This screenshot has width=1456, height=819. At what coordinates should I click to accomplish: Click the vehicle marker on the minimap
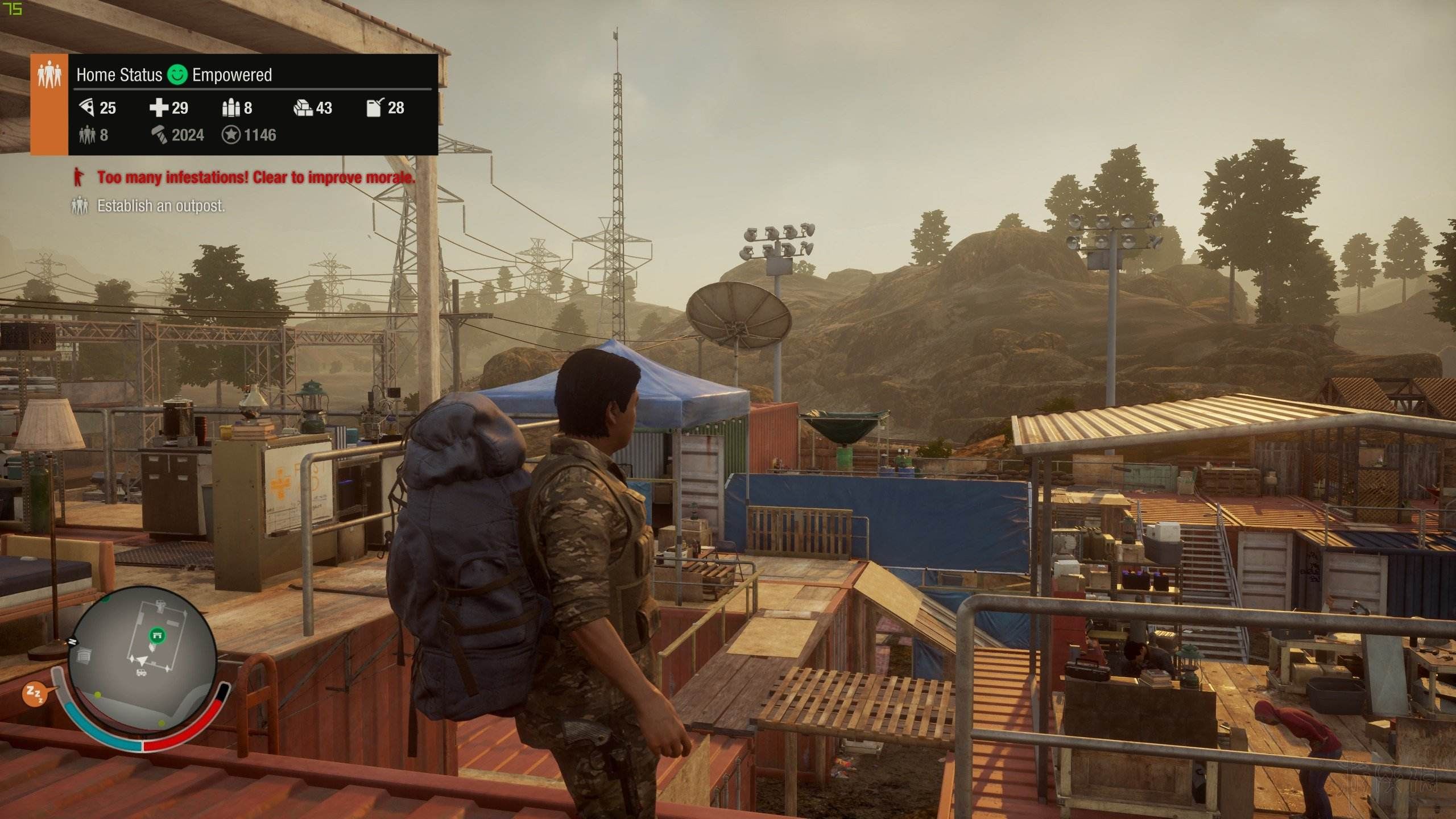tap(141, 673)
